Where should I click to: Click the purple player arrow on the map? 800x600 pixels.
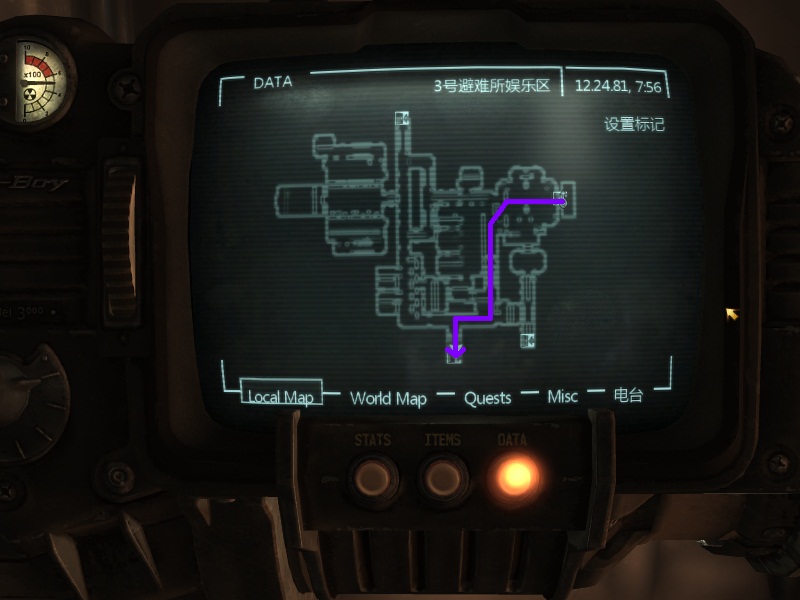[456, 349]
